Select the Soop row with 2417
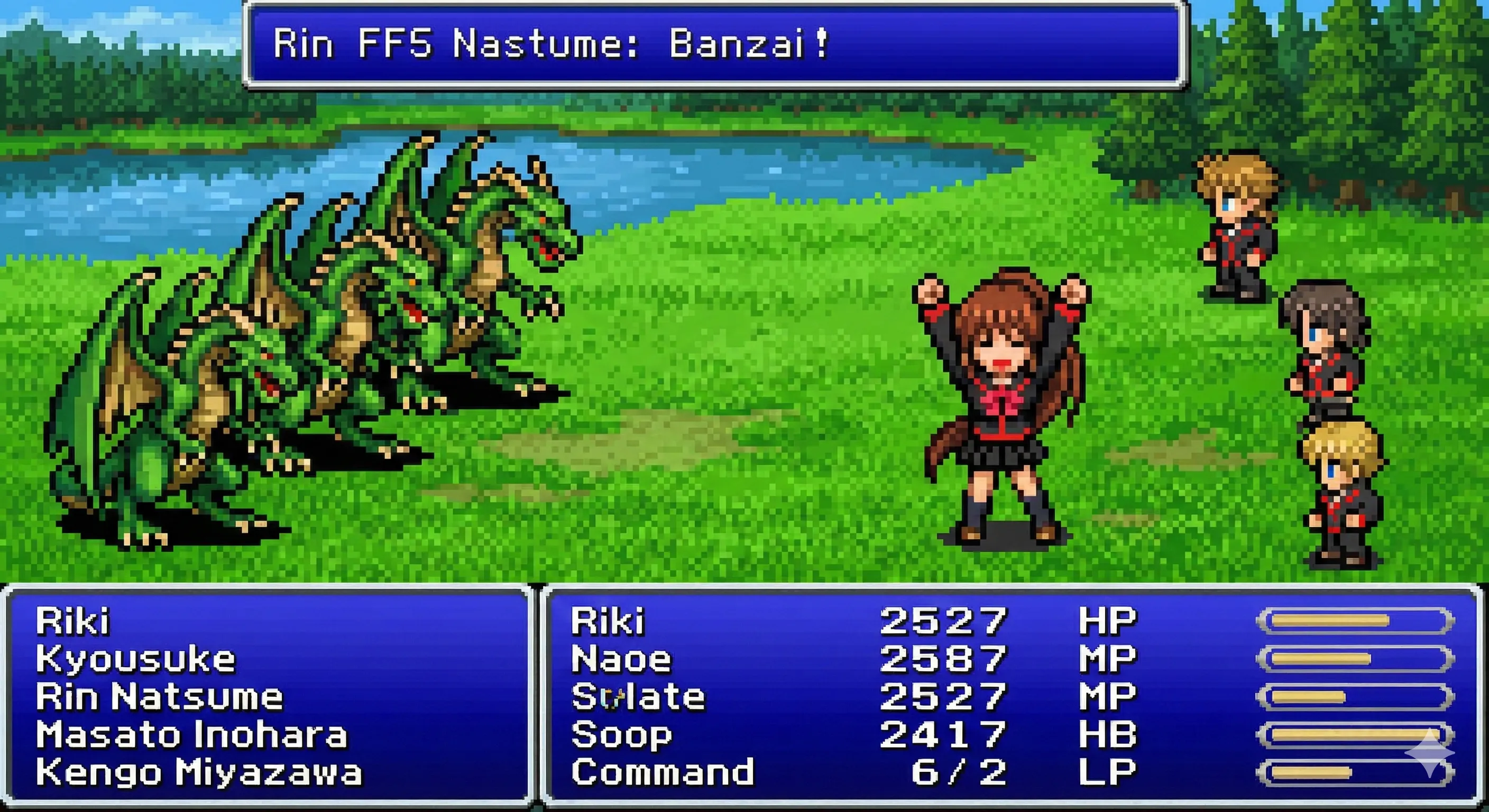The width and height of the screenshot is (1489, 812). point(621,735)
